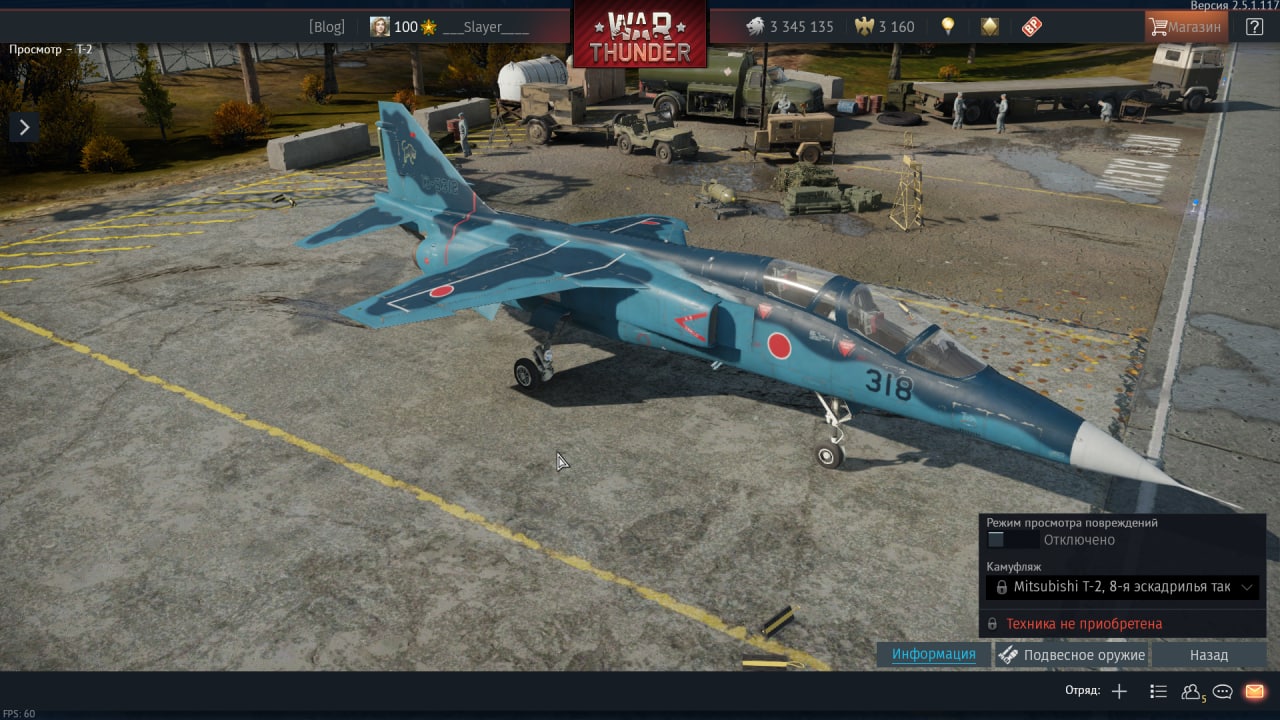Open Подвесное оружие secondary weapons
This screenshot has width=1280, height=720.
pyautogui.click(x=1072, y=655)
